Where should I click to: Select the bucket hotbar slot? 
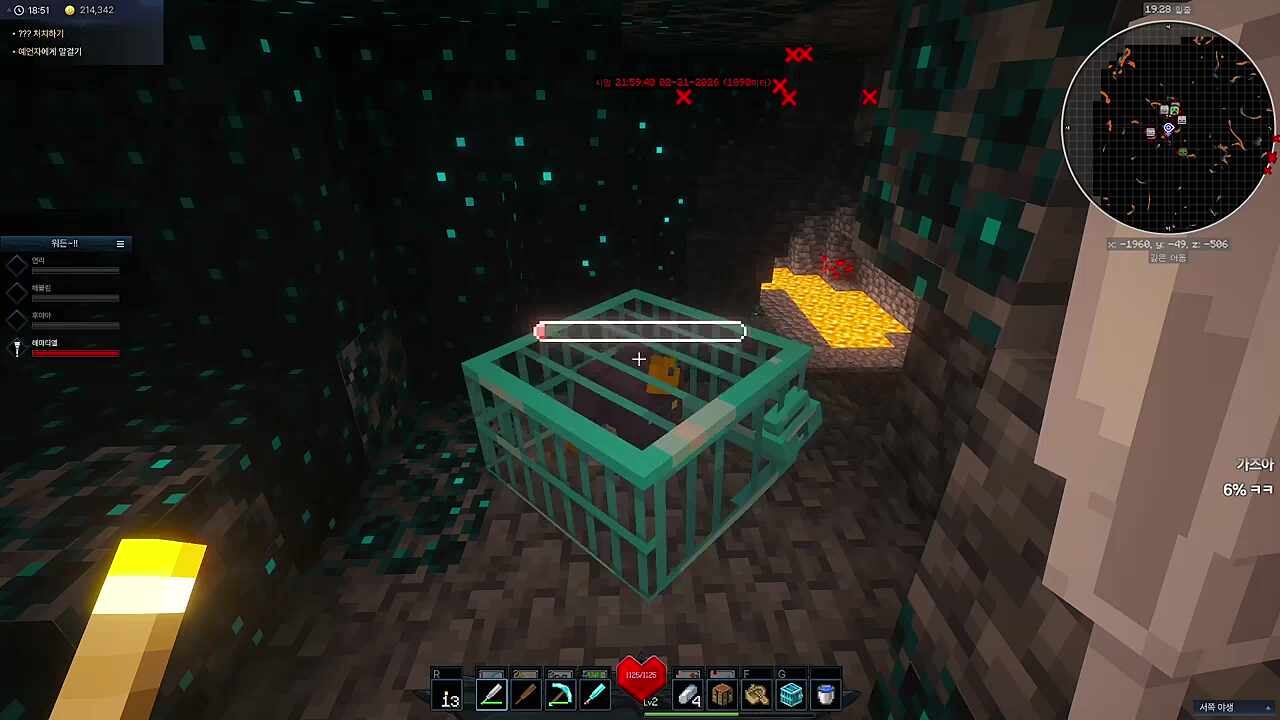click(x=825, y=694)
